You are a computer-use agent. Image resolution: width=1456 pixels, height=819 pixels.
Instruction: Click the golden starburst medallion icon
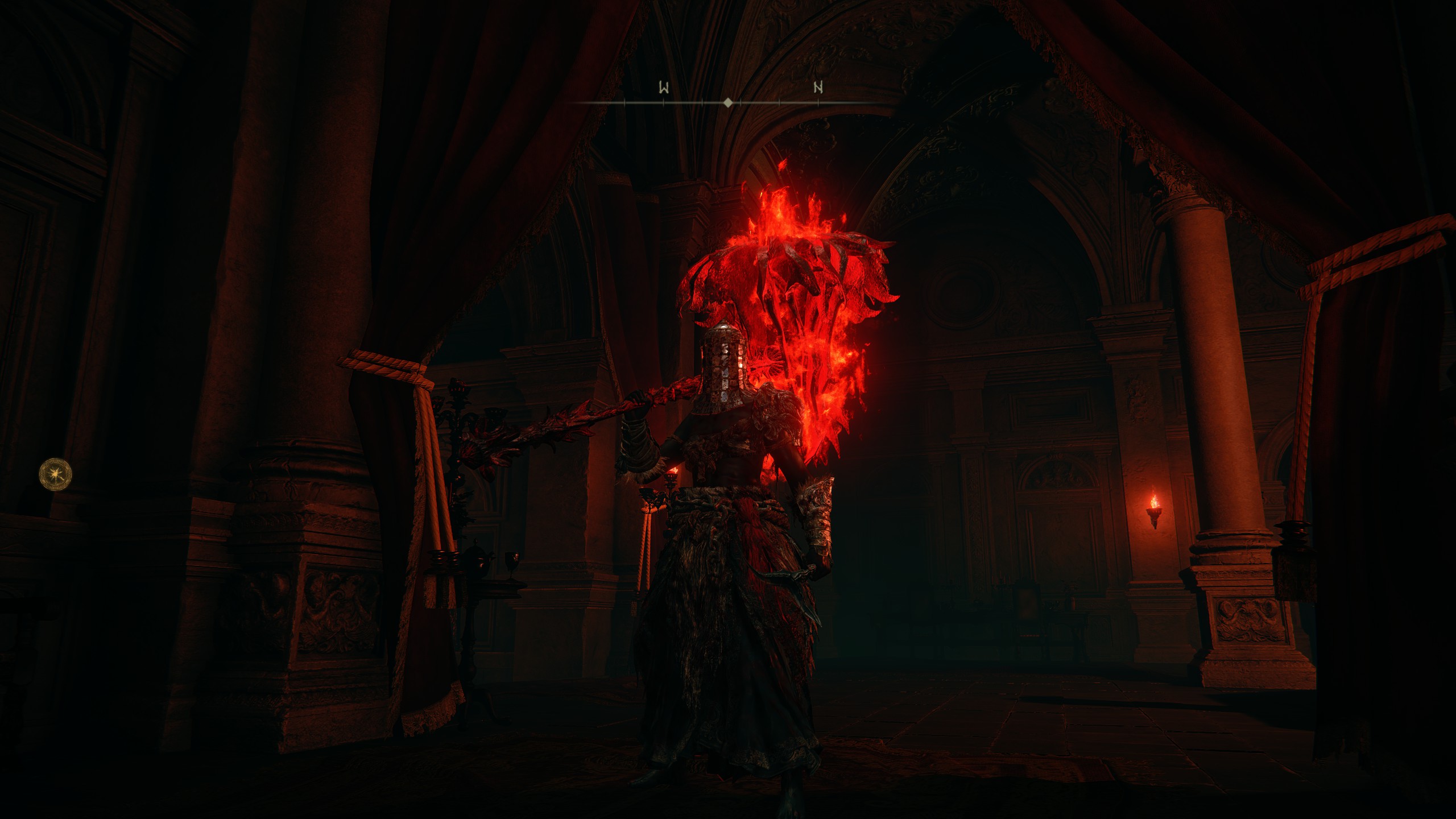(x=56, y=474)
